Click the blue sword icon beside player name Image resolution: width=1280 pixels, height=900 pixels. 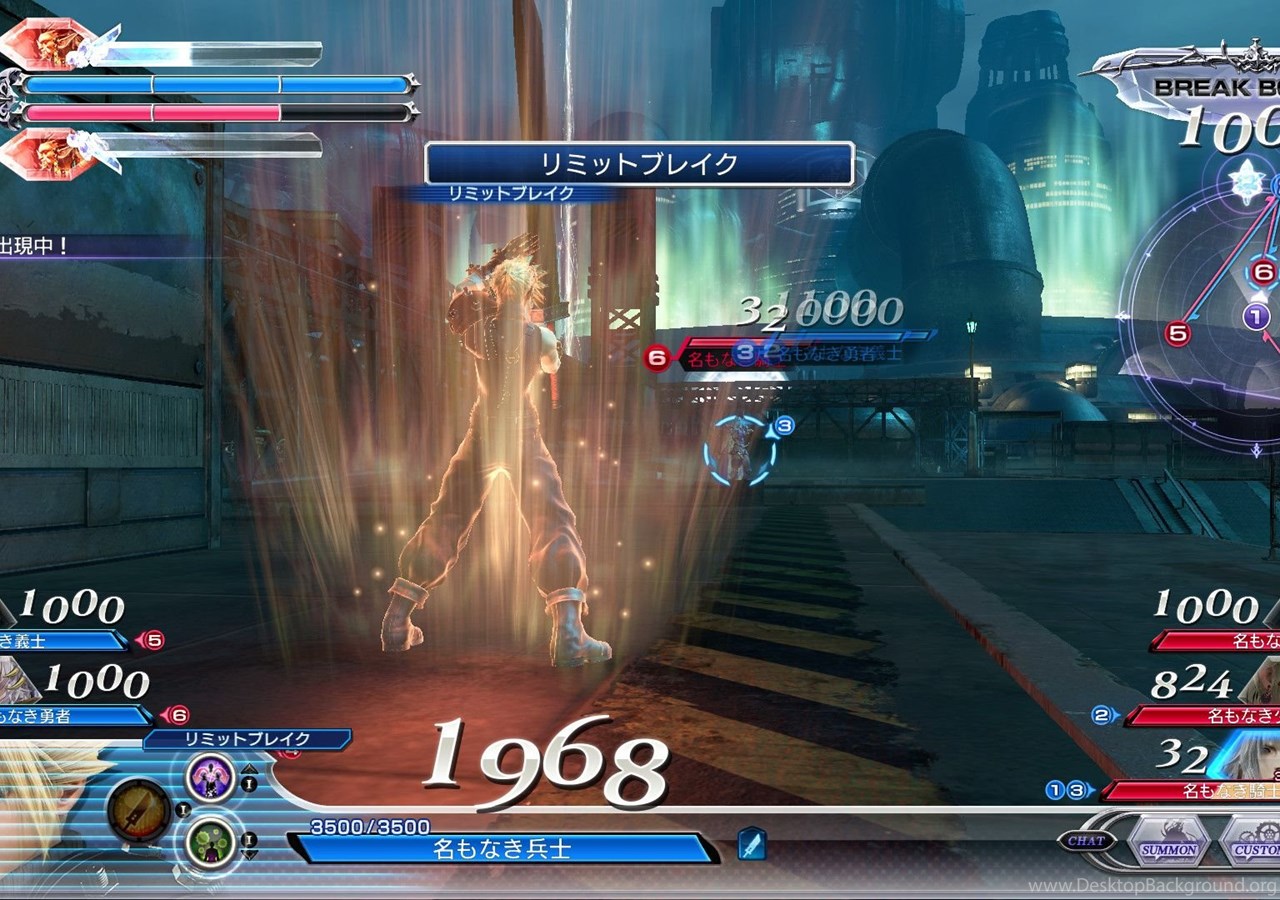[x=751, y=845]
